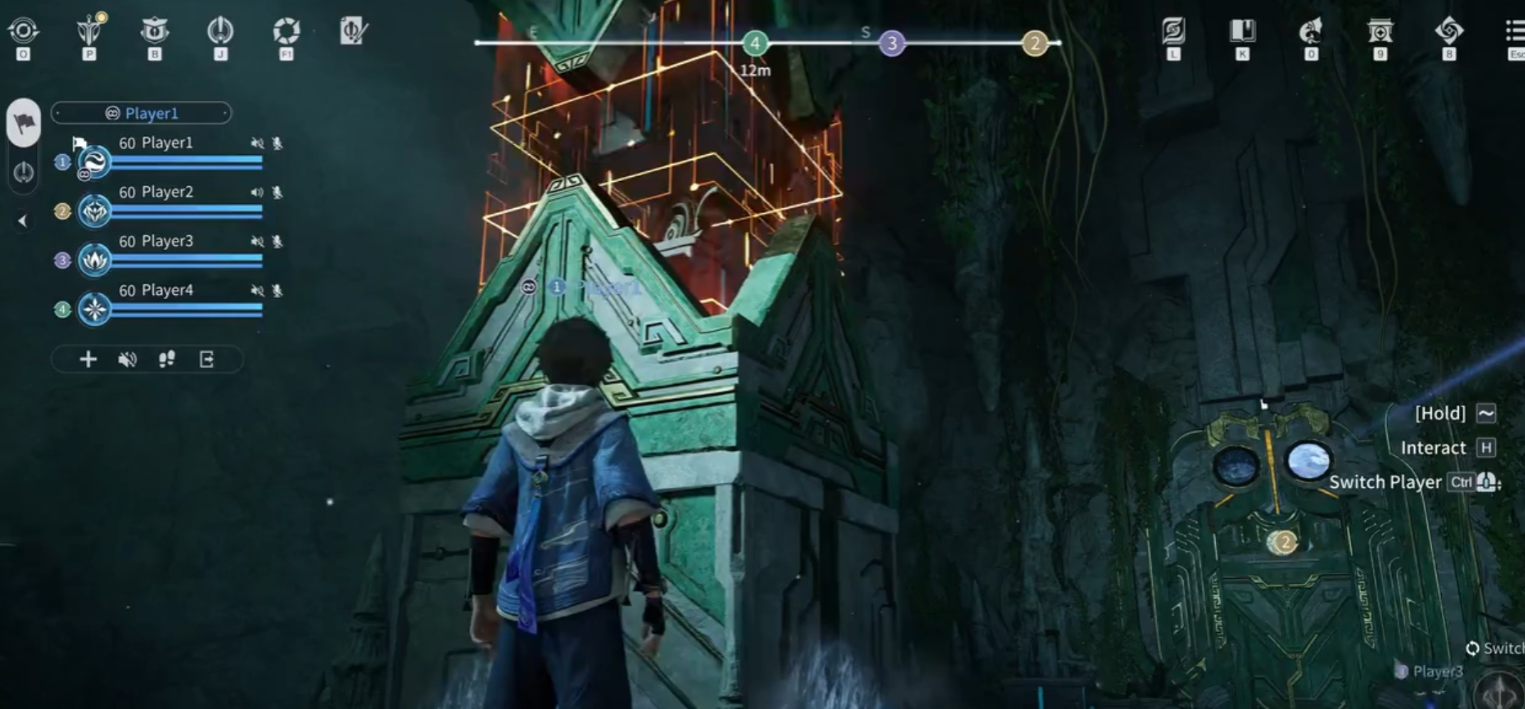The image size is (1525, 709).
Task: Open the note-and-pen icon
Action: (x=353, y=31)
